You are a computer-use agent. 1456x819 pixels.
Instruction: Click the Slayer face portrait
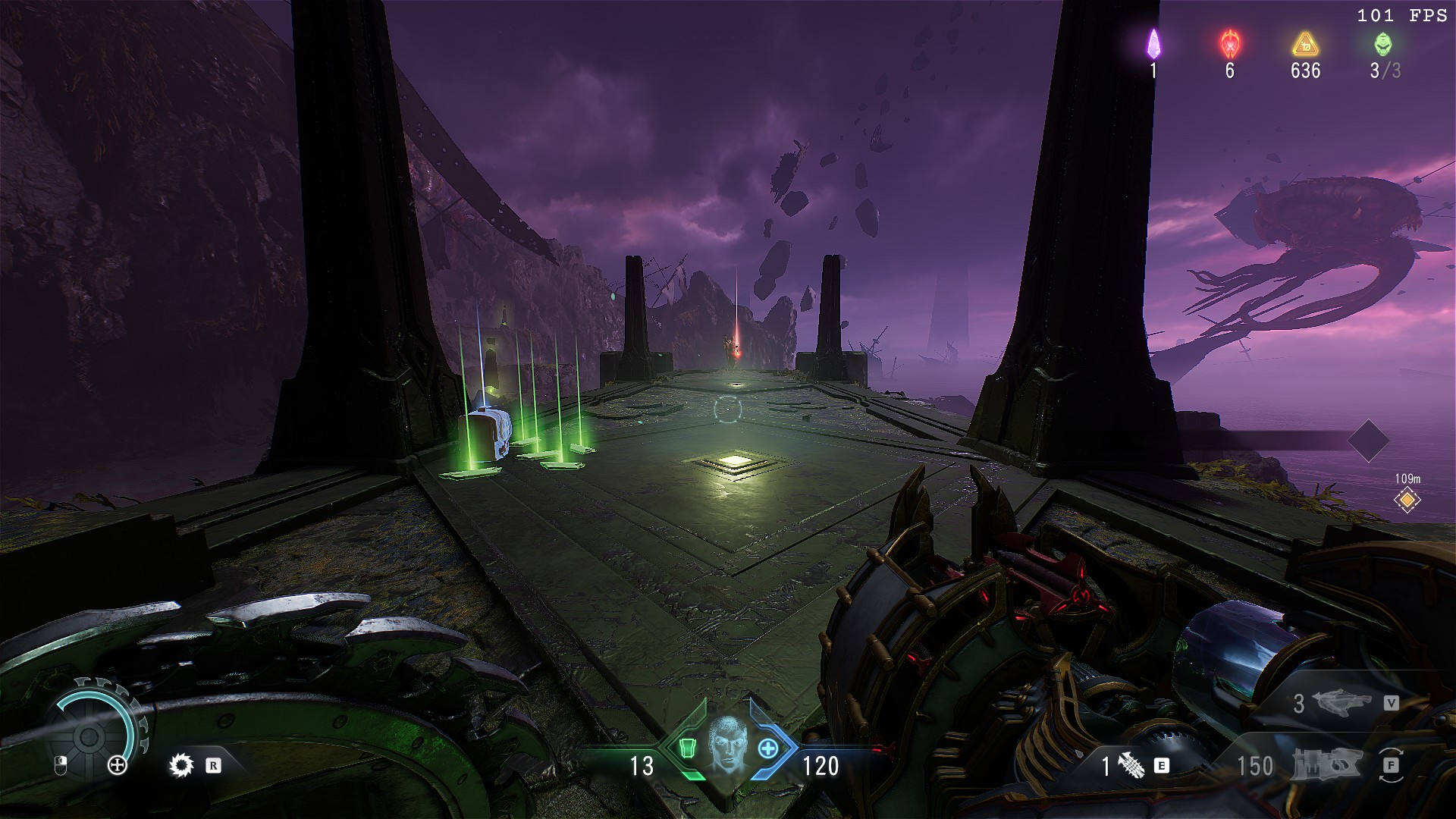(727, 745)
